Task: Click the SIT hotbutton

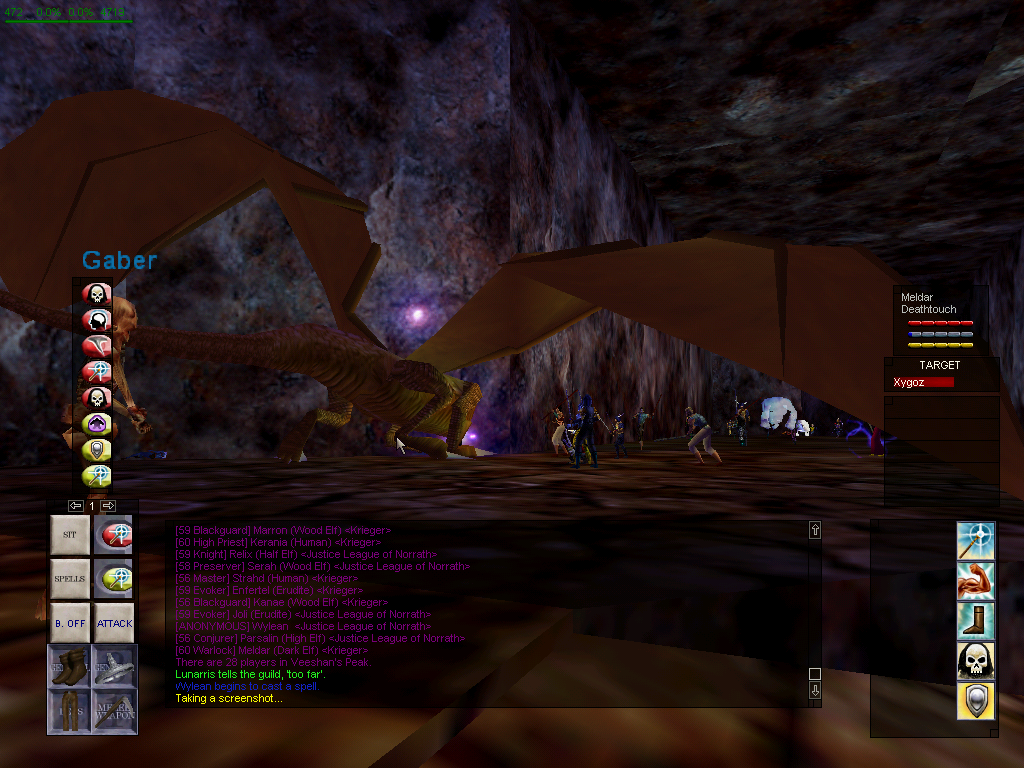Action: click(69, 535)
